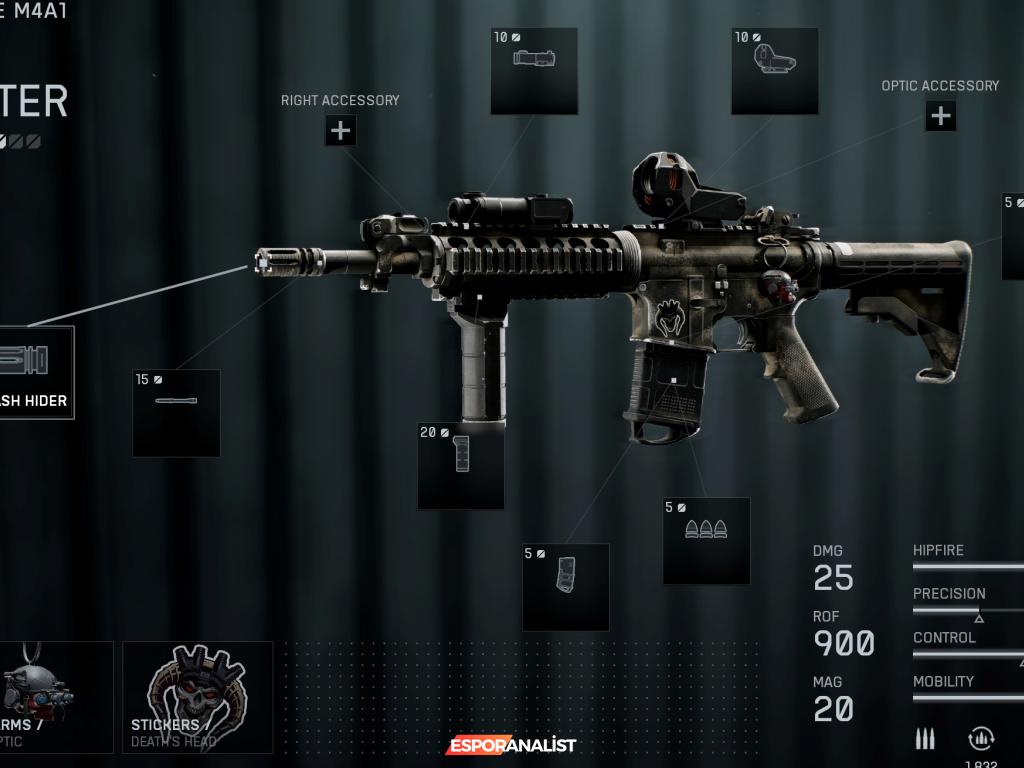Open the Stickers Death's Head tile
This screenshot has height=768, width=1024.
coord(198,697)
